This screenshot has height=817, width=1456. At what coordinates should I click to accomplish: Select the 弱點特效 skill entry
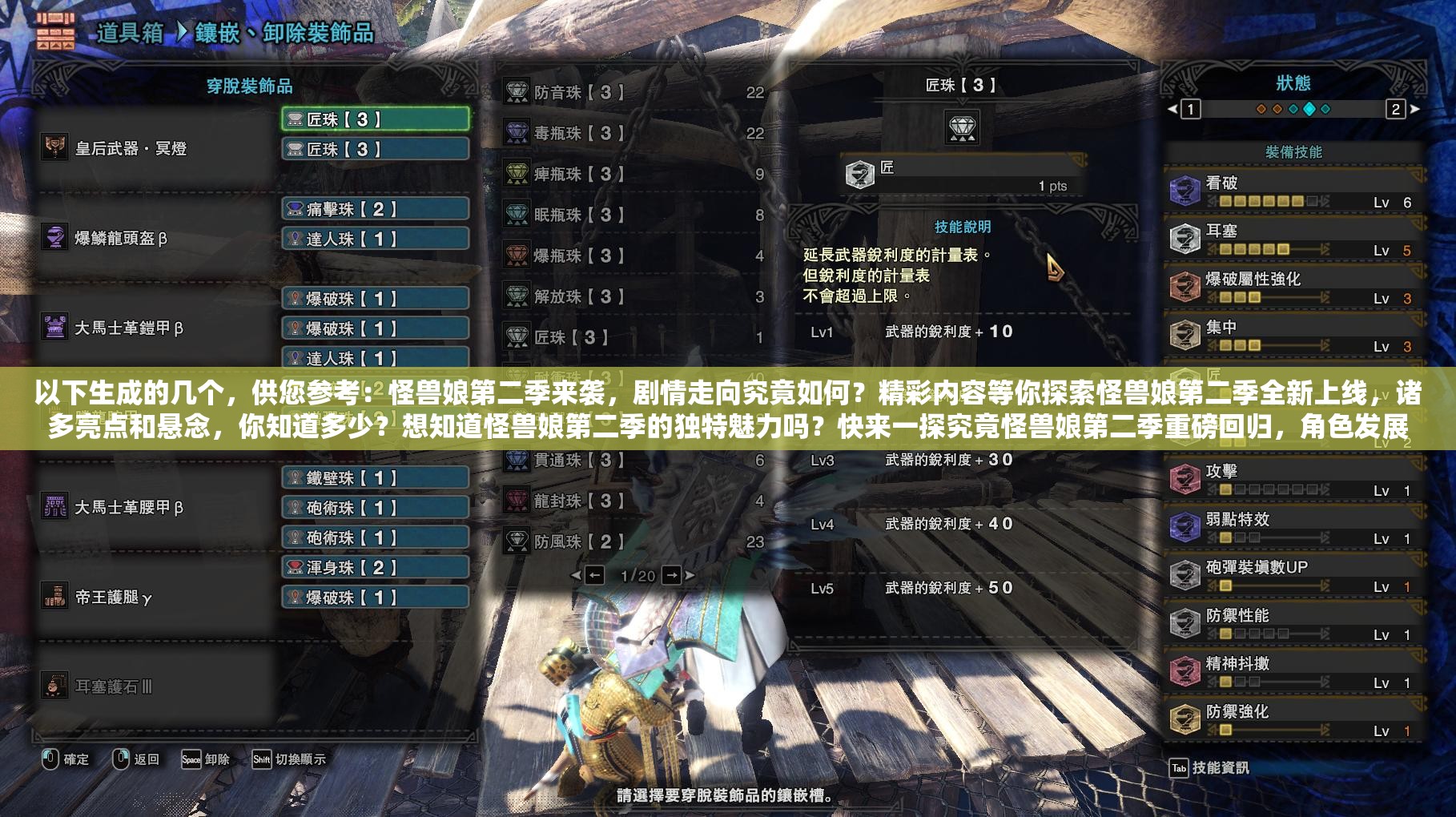(1293, 529)
